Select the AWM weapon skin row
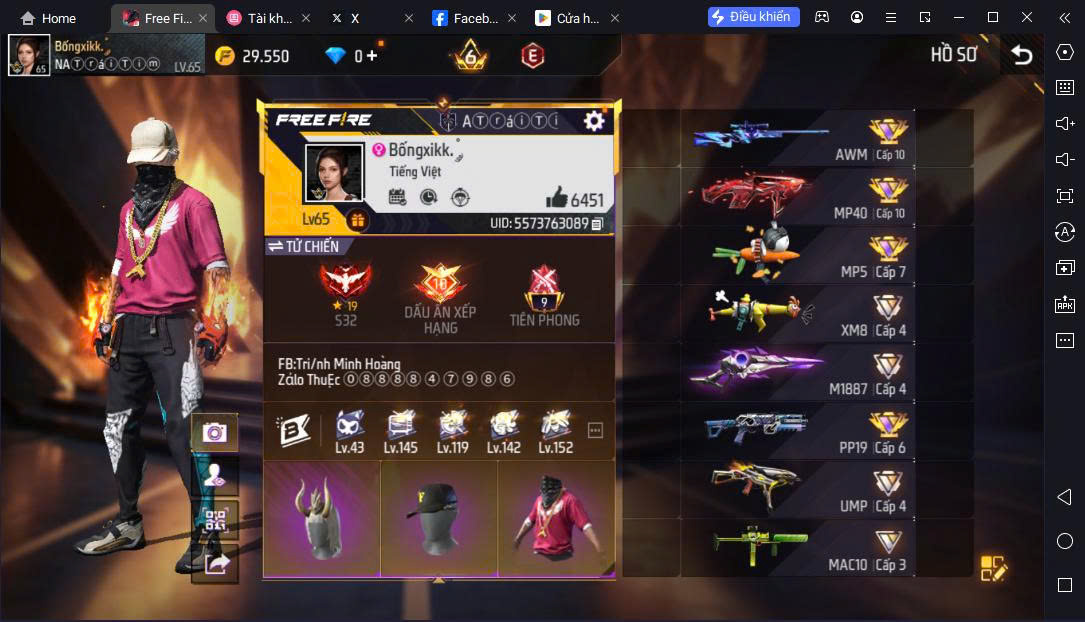The height and width of the screenshot is (622, 1085). 798,139
